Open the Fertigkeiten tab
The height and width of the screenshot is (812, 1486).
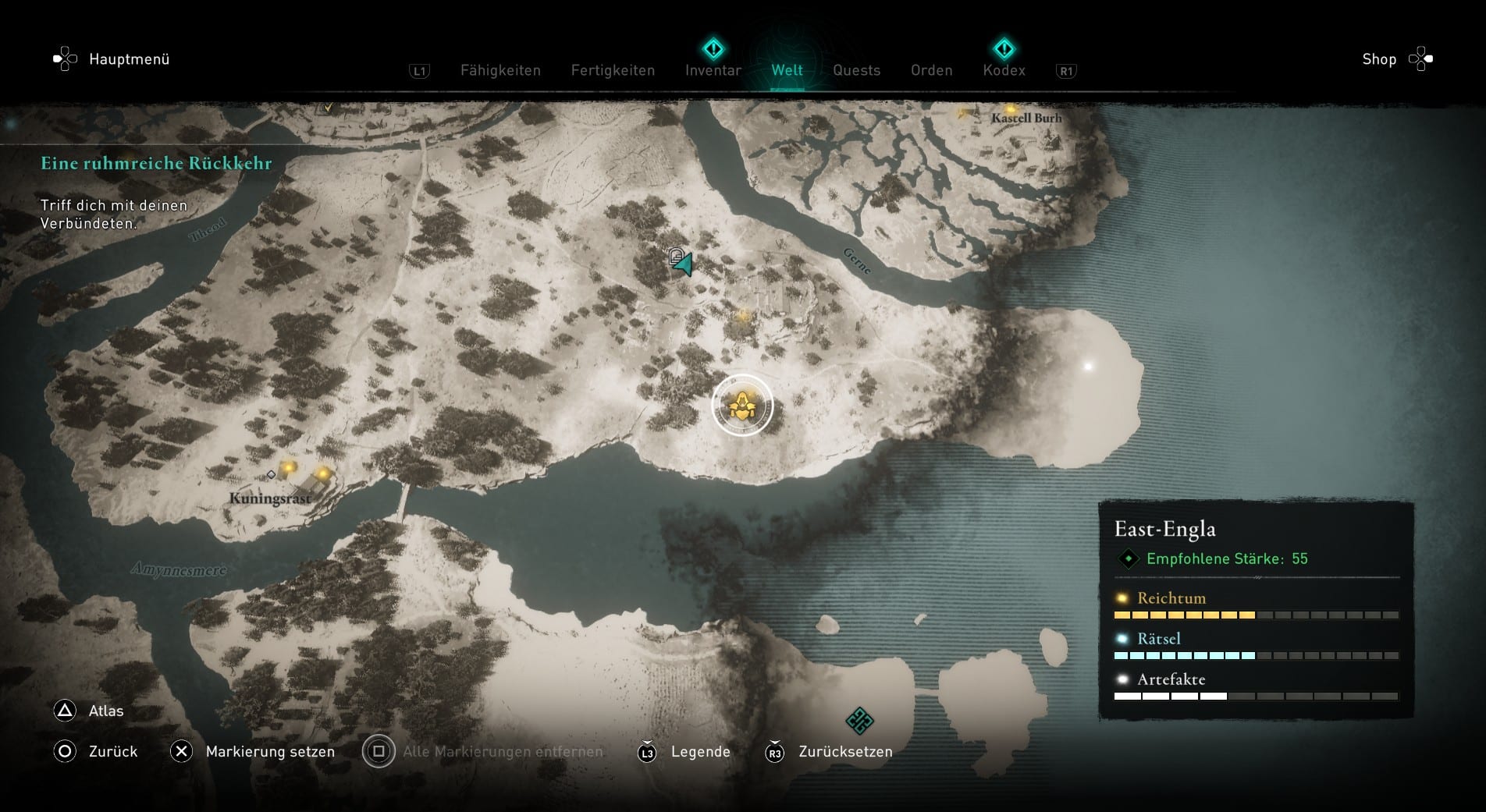[x=613, y=70]
